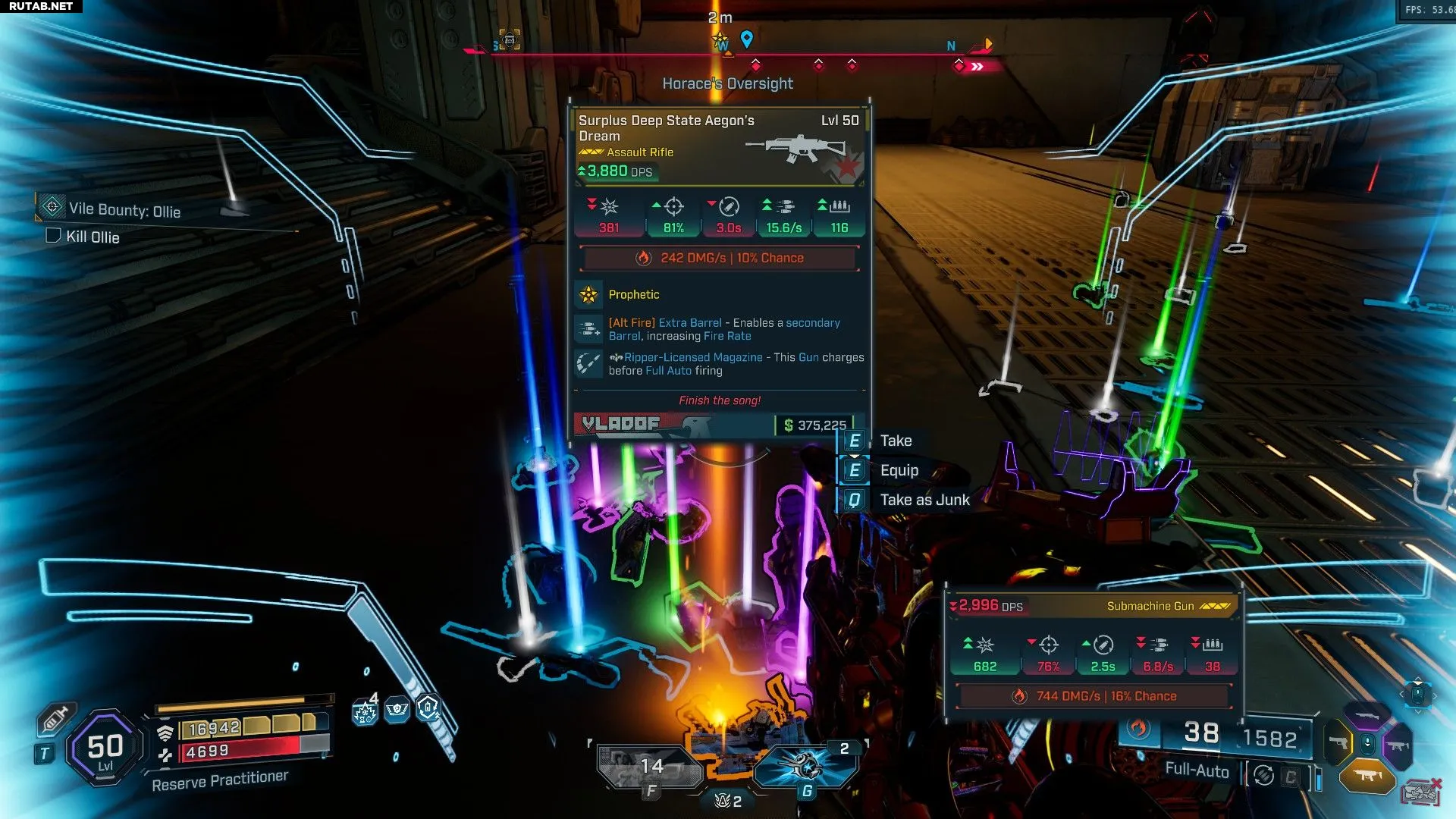1456x819 pixels.
Task: Open the Vile Bounty: Ollie quest tracker
Action: 124,210
